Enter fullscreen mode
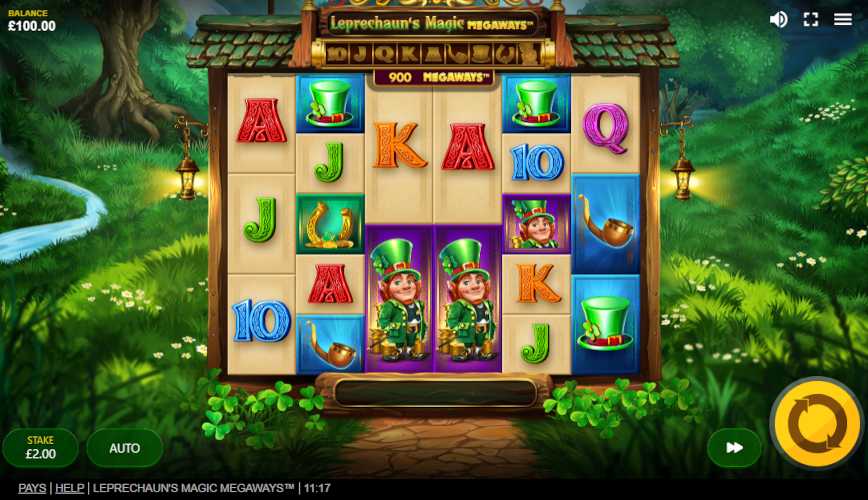The height and width of the screenshot is (500, 868). coord(811,19)
